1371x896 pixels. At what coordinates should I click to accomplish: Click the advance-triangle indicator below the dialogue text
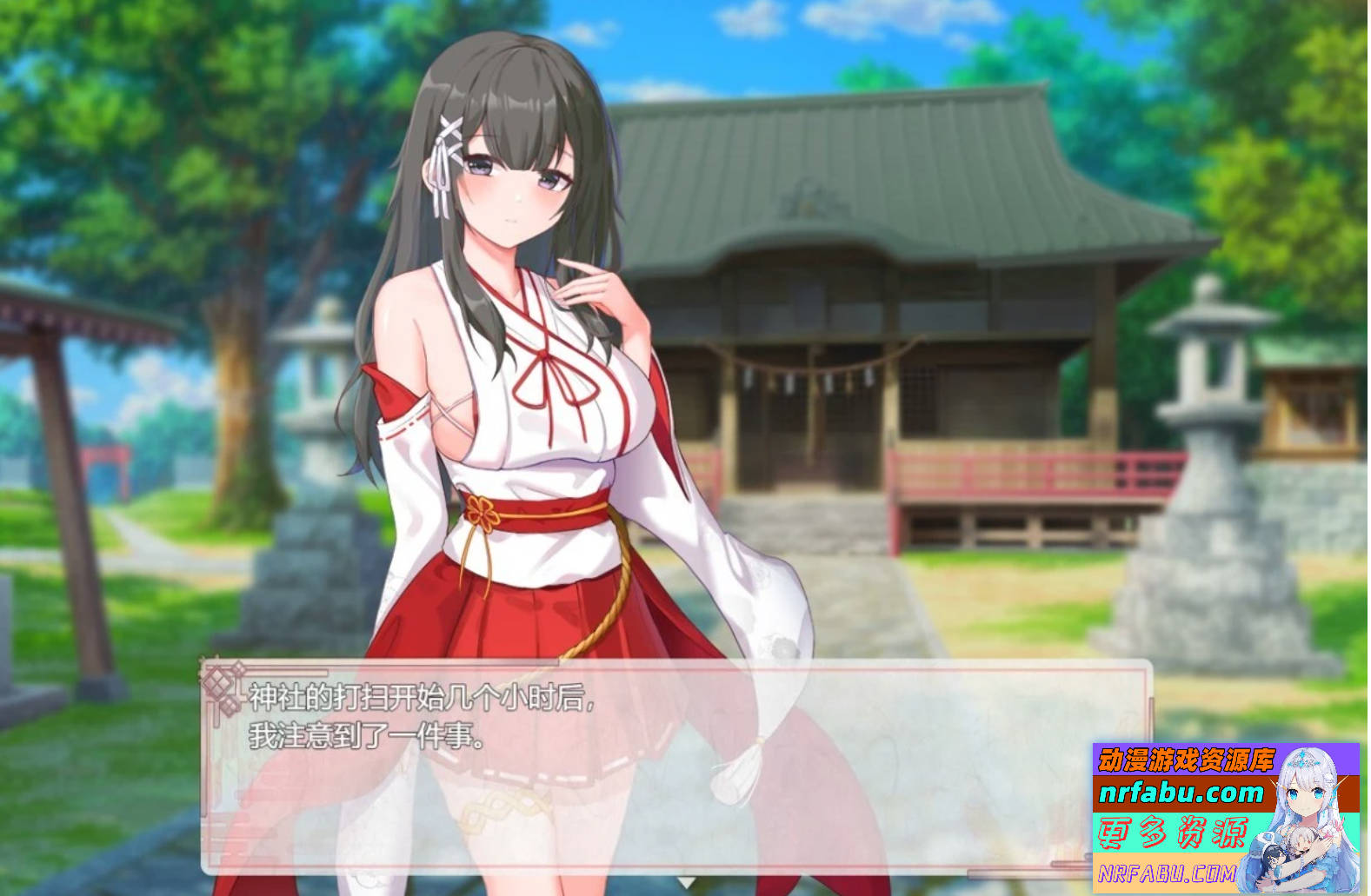coord(686,882)
